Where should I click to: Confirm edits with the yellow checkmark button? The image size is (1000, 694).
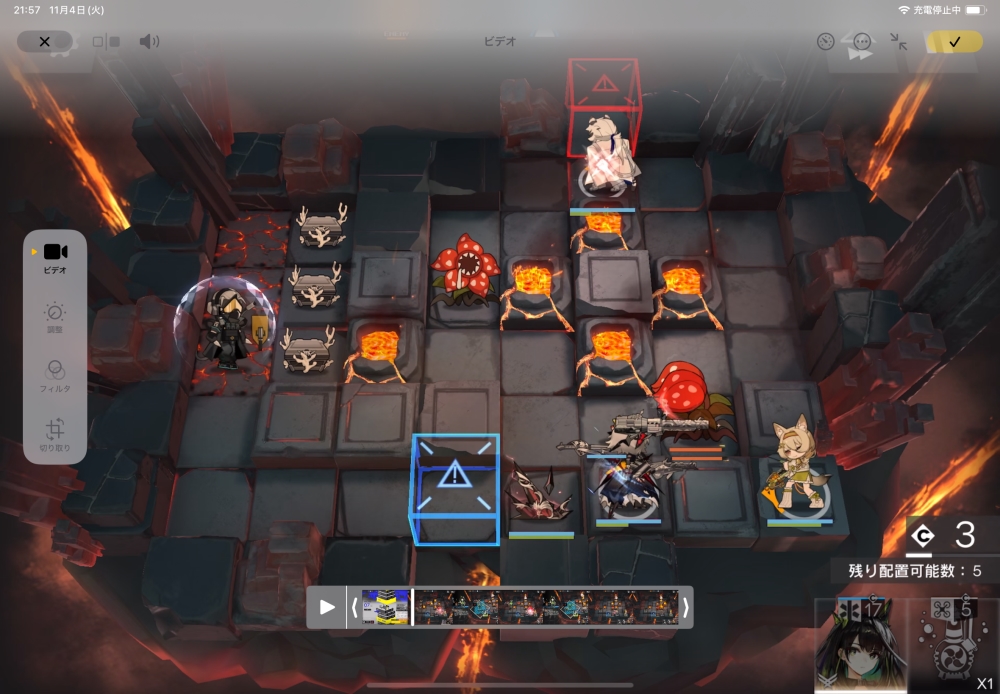click(954, 42)
